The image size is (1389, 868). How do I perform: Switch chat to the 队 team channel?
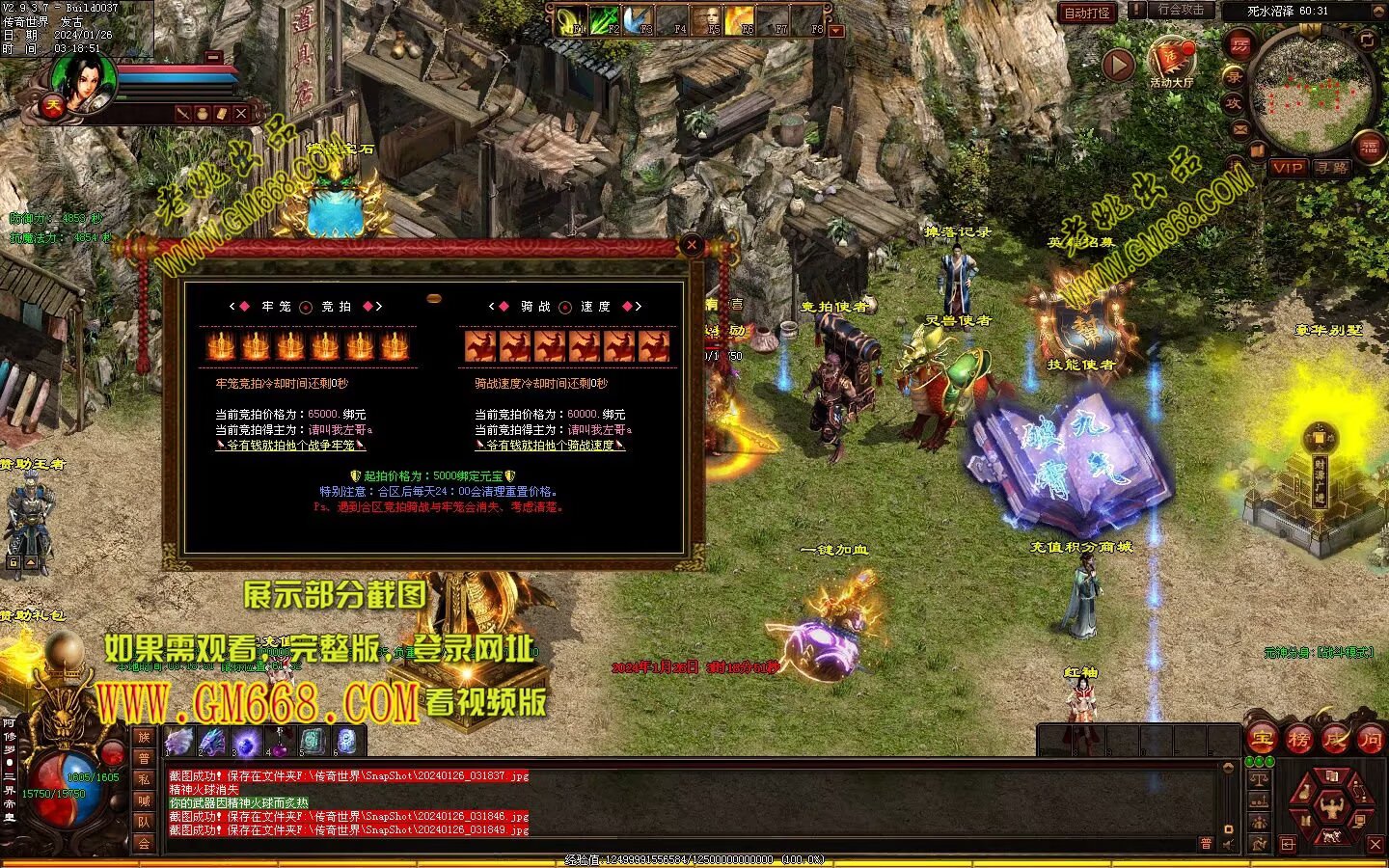[144, 822]
